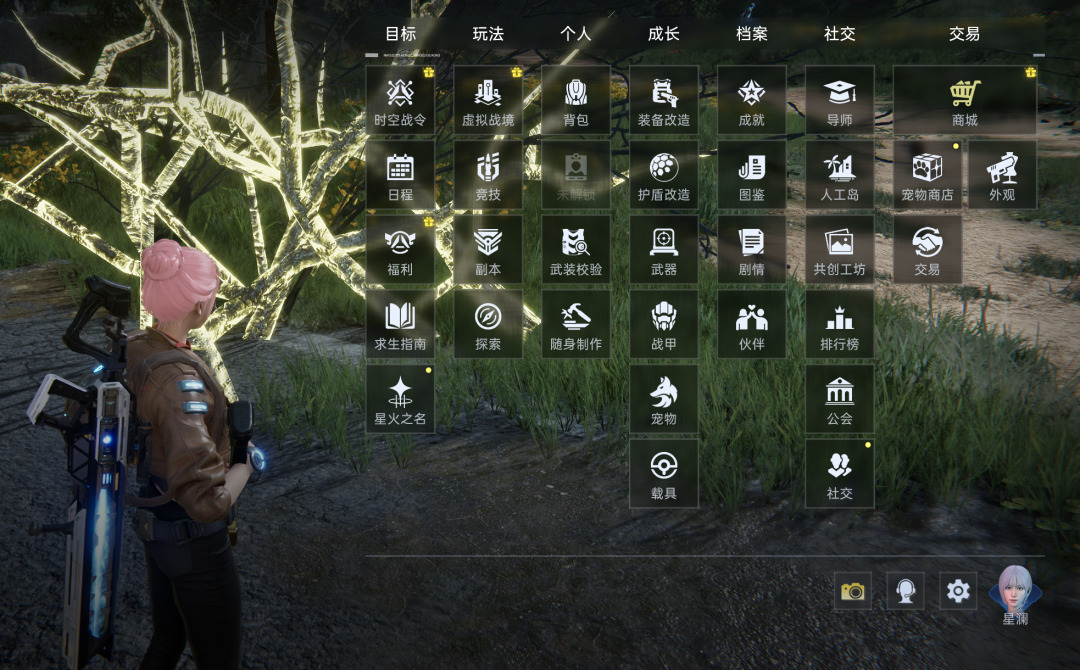
Task: Open the 公会 guild menu
Action: 840,398
